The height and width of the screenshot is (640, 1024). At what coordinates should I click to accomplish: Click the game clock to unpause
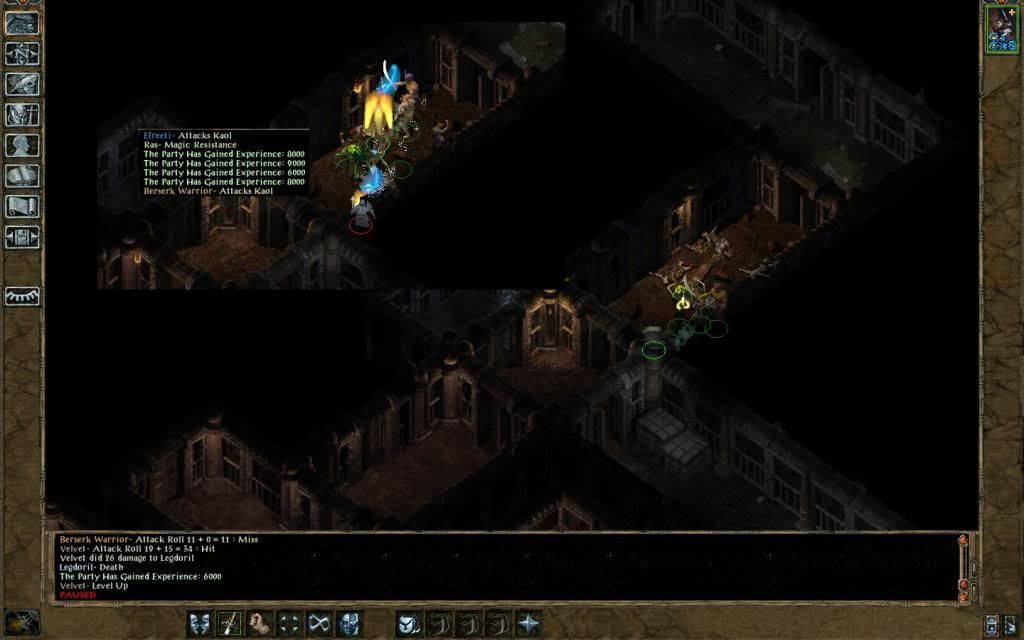(x=21, y=622)
